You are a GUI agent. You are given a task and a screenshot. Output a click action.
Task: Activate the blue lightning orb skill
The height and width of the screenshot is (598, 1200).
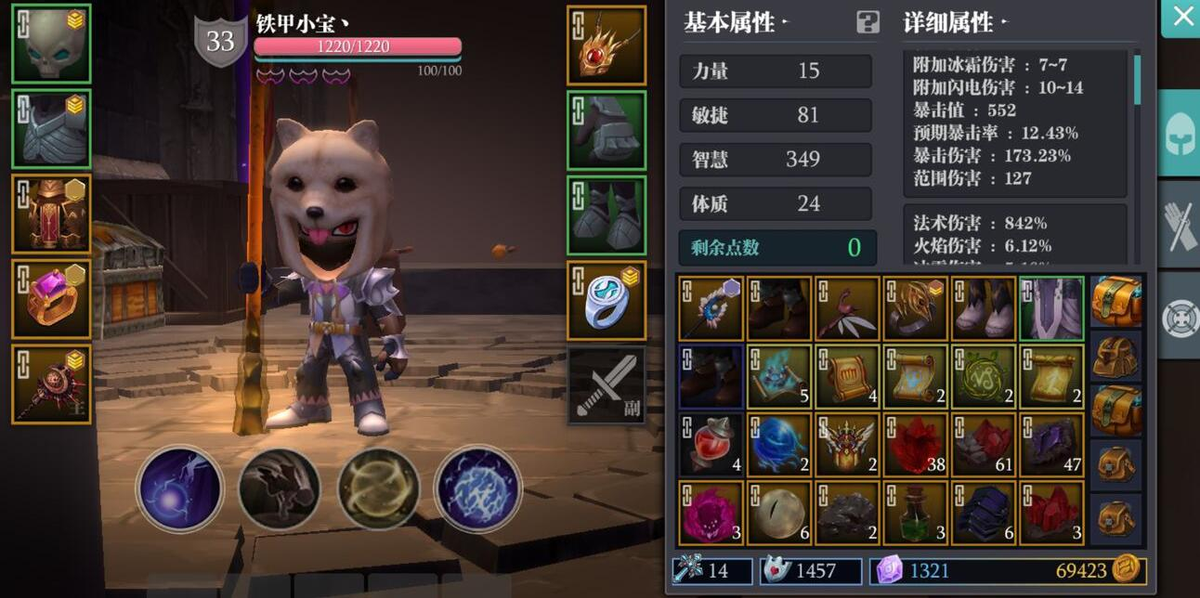point(478,488)
